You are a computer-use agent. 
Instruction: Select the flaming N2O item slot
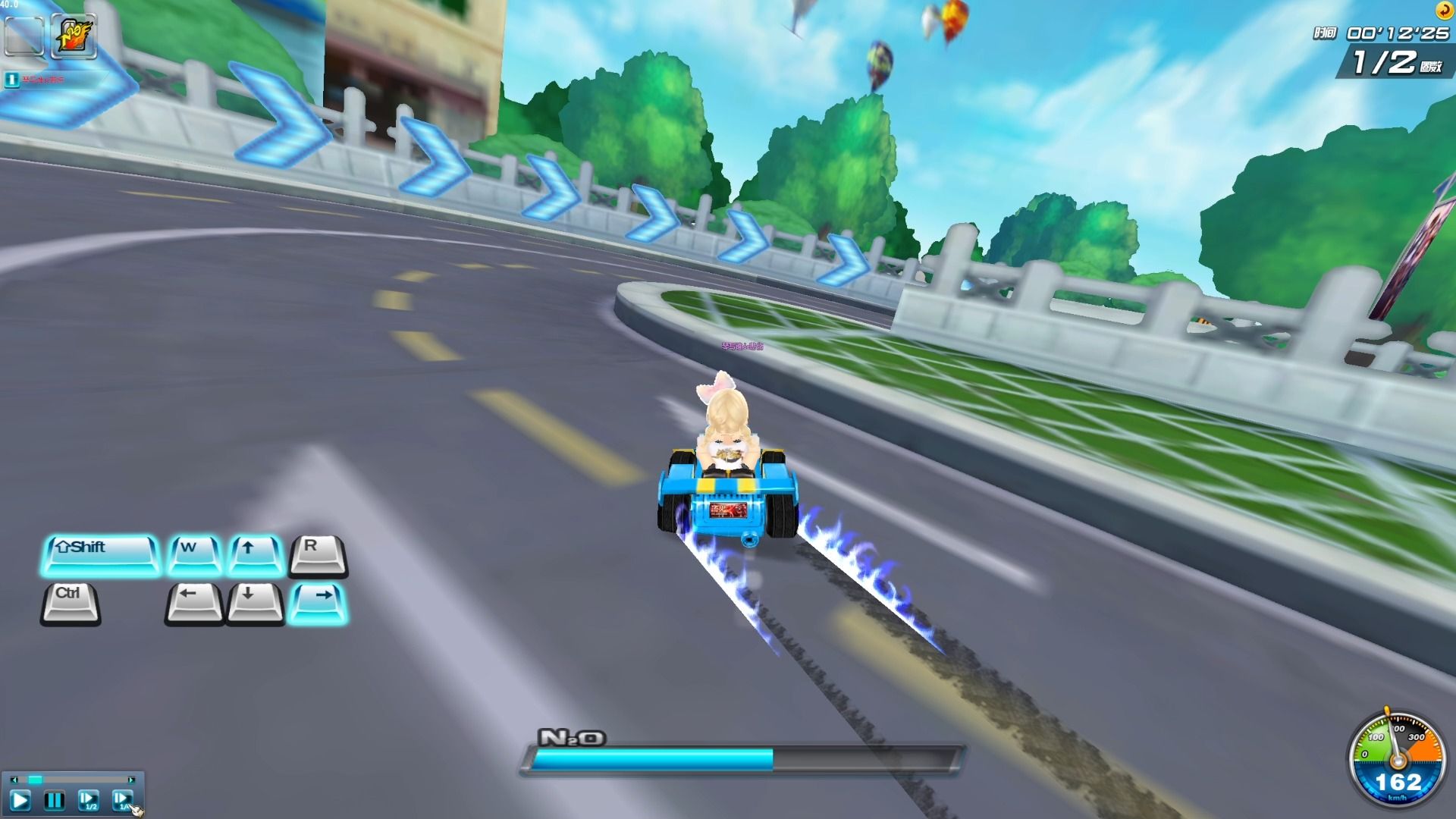click(x=74, y=36)
